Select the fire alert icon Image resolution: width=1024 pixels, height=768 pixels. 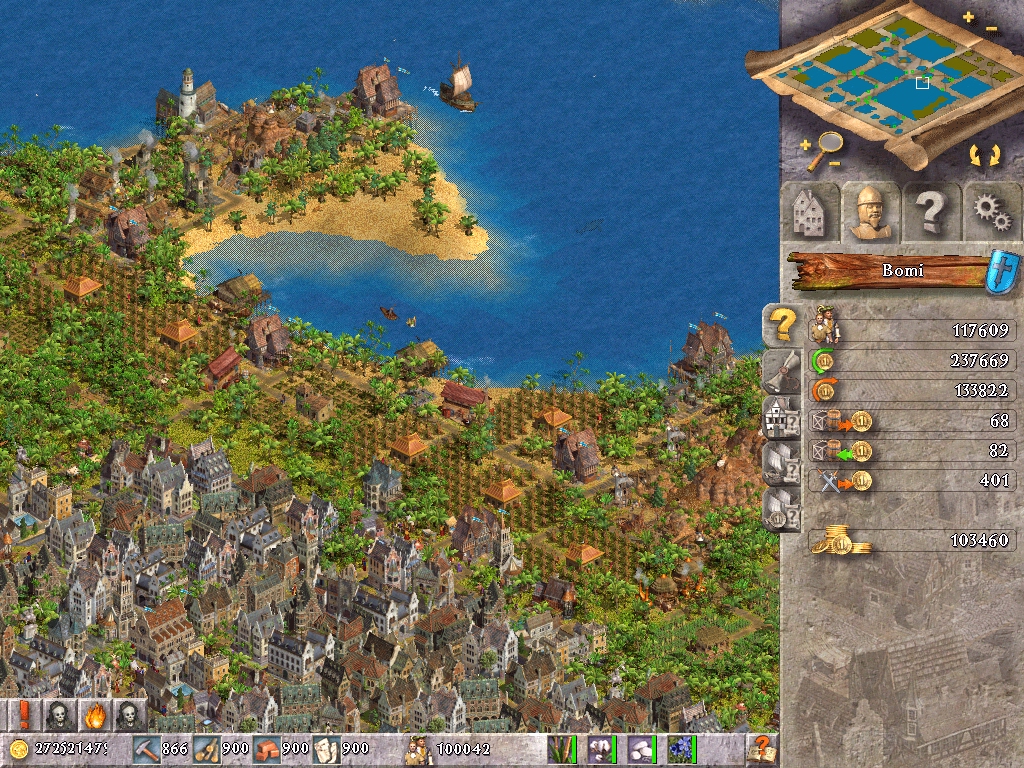click(x=94, y=715)
